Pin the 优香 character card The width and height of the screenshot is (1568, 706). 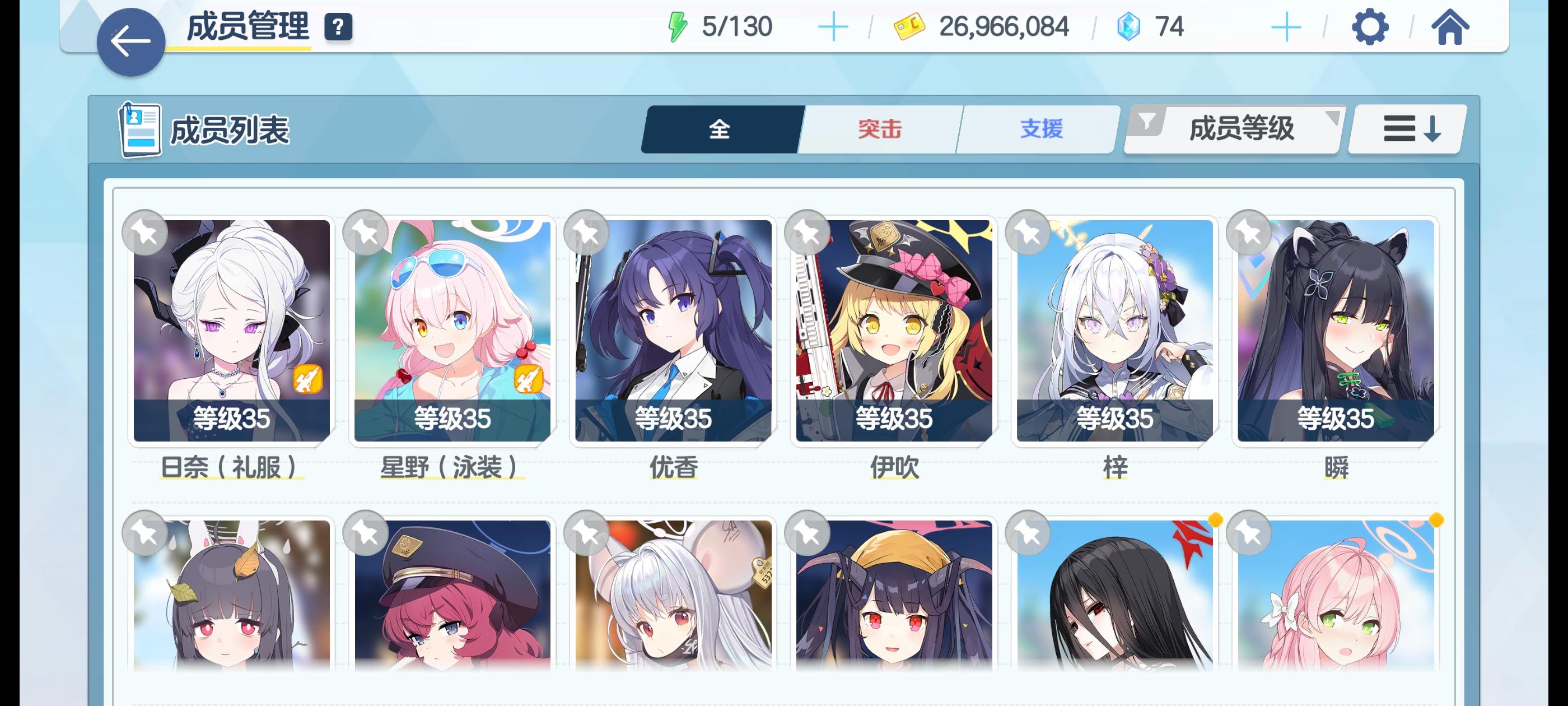(585, 232)
